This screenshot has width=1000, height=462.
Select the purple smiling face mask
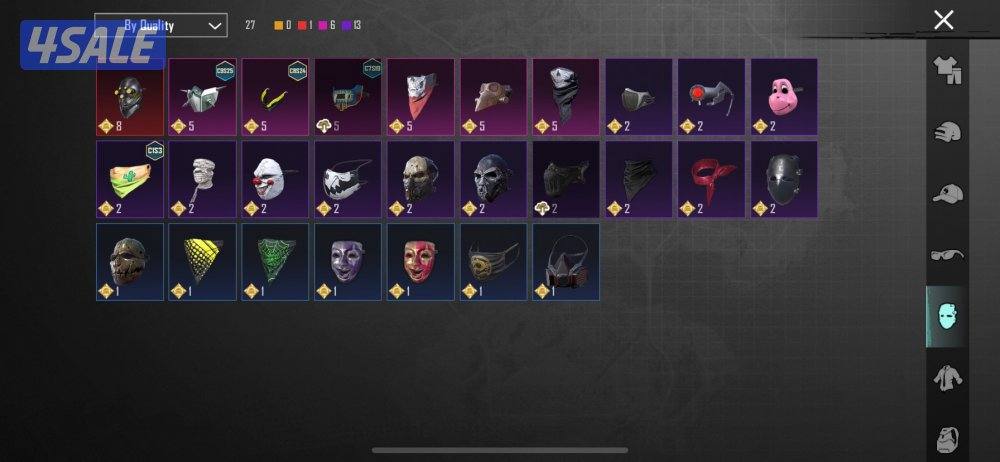tap(348, 261)
